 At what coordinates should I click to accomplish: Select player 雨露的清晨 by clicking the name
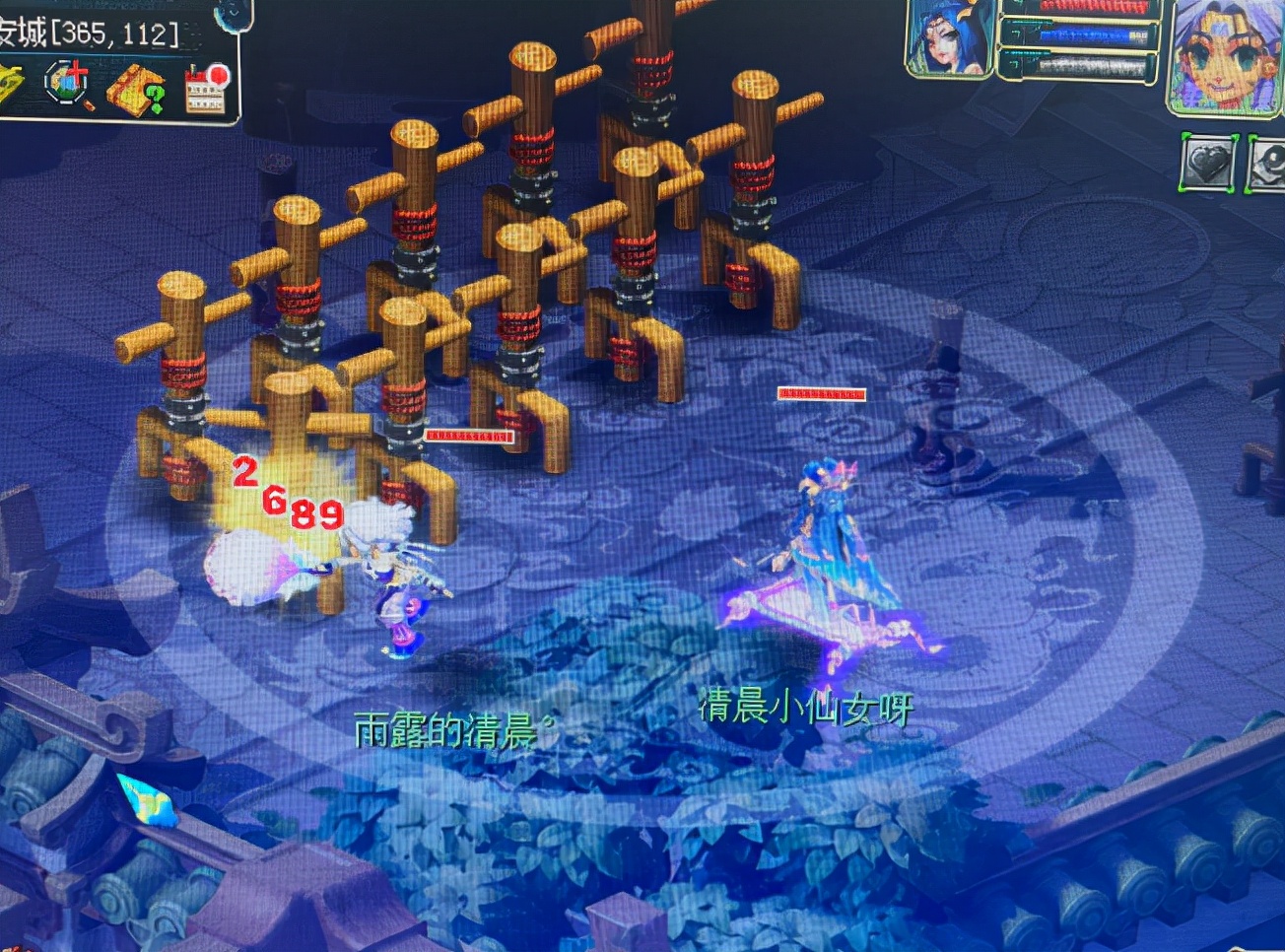pos(448,727)
